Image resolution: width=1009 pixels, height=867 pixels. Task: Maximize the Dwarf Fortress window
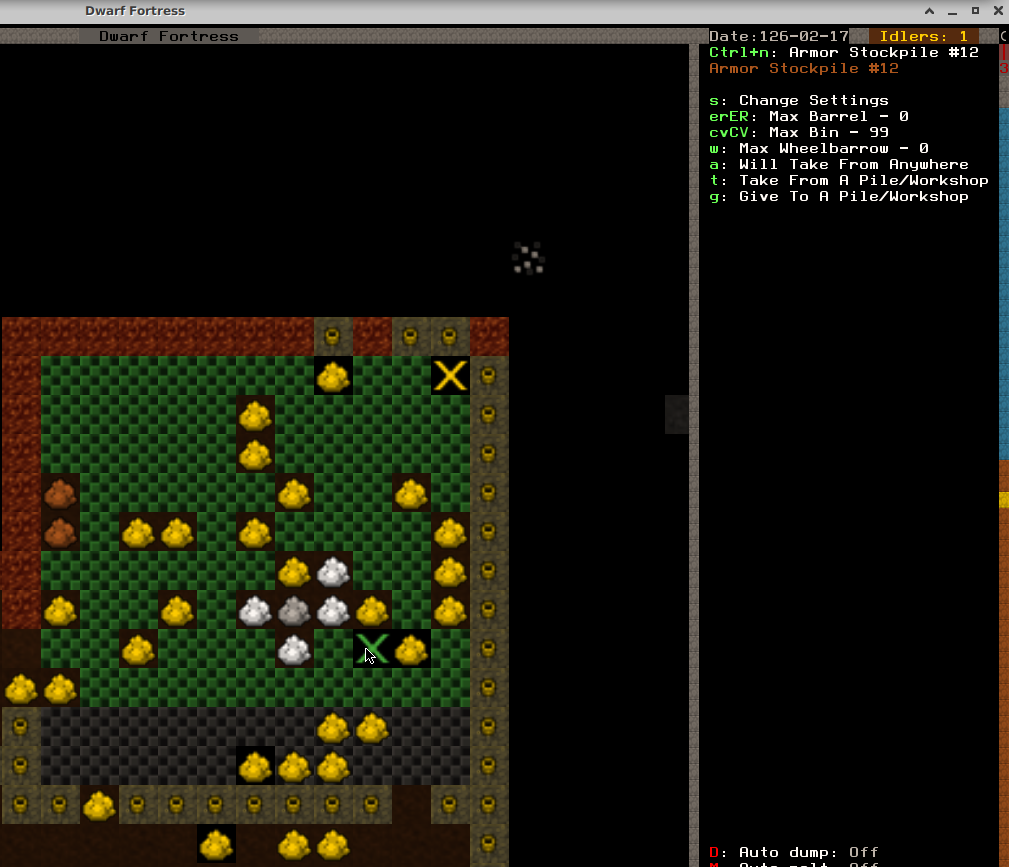coord(975,11)
